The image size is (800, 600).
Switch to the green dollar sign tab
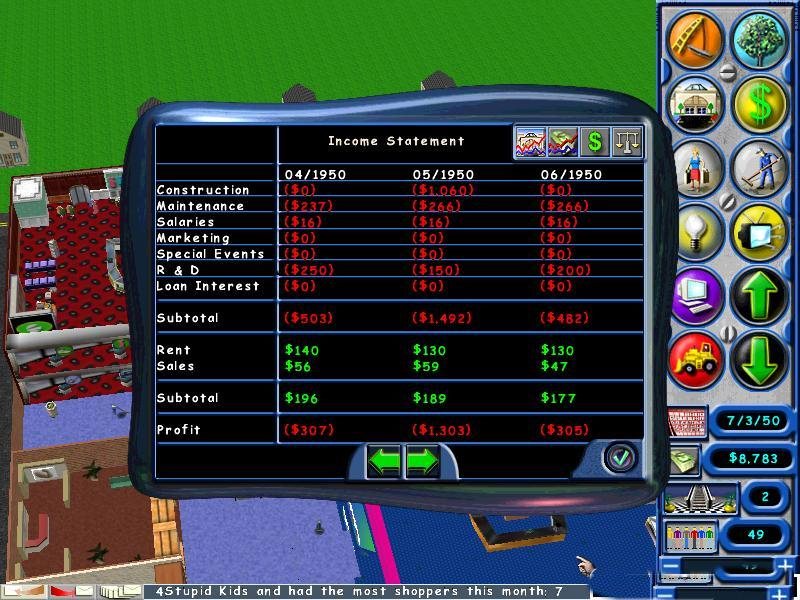[x=595, y=142]
